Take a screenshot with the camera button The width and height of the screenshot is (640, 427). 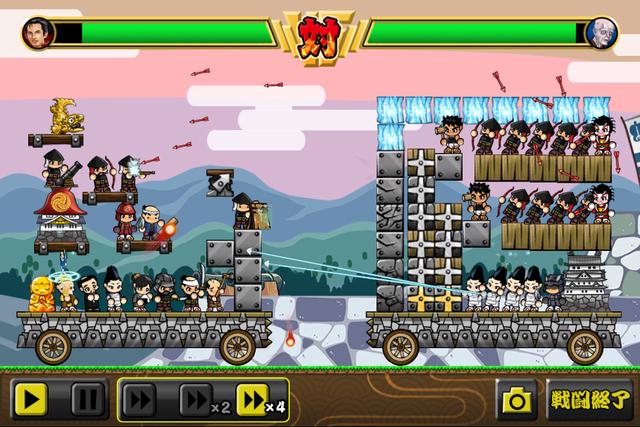pos(517,401)
